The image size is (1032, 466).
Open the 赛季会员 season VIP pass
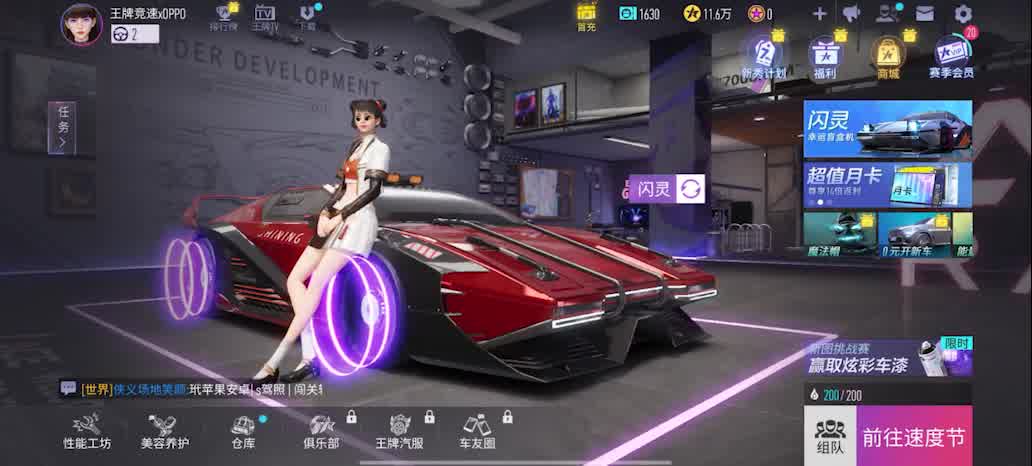coord(950,57)
